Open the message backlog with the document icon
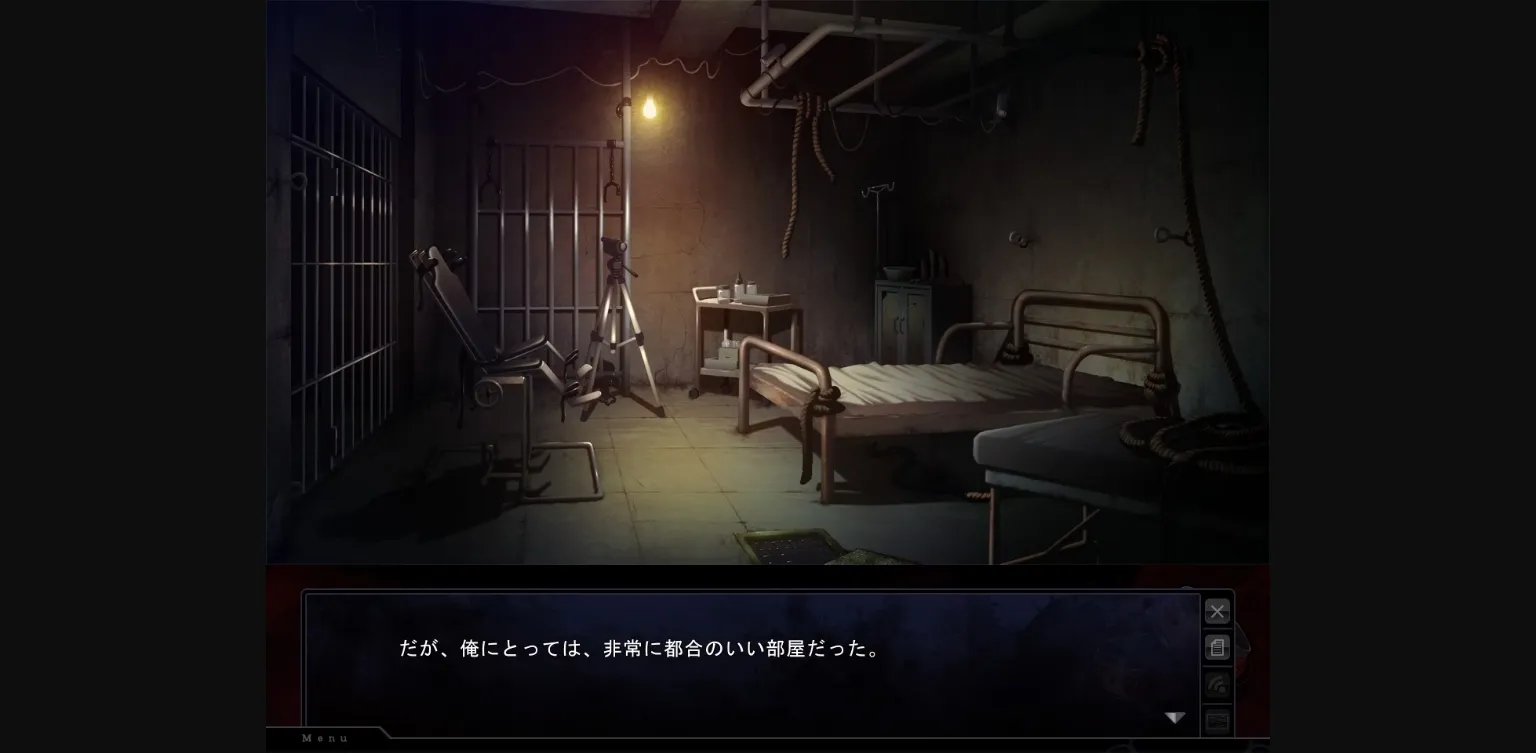Viewport: 1536px width, 753px height. click(1217, 647)
